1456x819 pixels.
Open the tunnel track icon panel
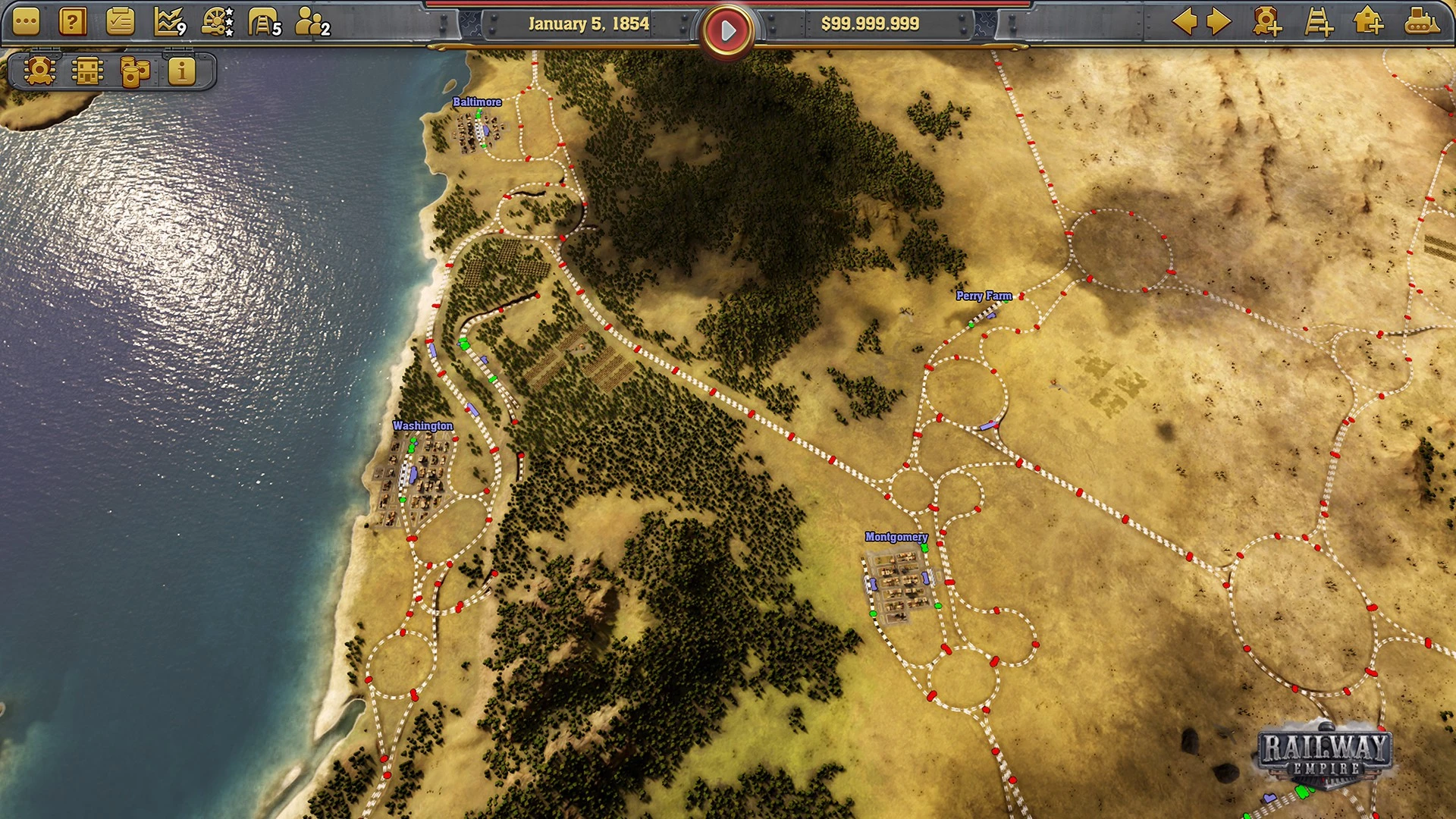click(x=264, y=23)
